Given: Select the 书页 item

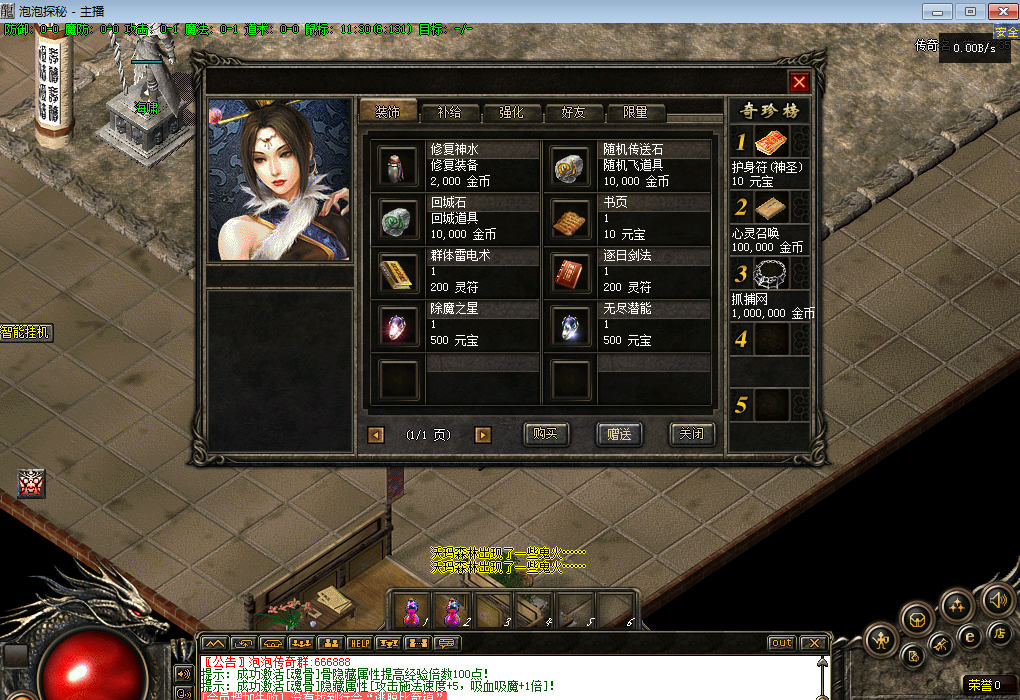Looking at the screenshot, I should [570, 218].
